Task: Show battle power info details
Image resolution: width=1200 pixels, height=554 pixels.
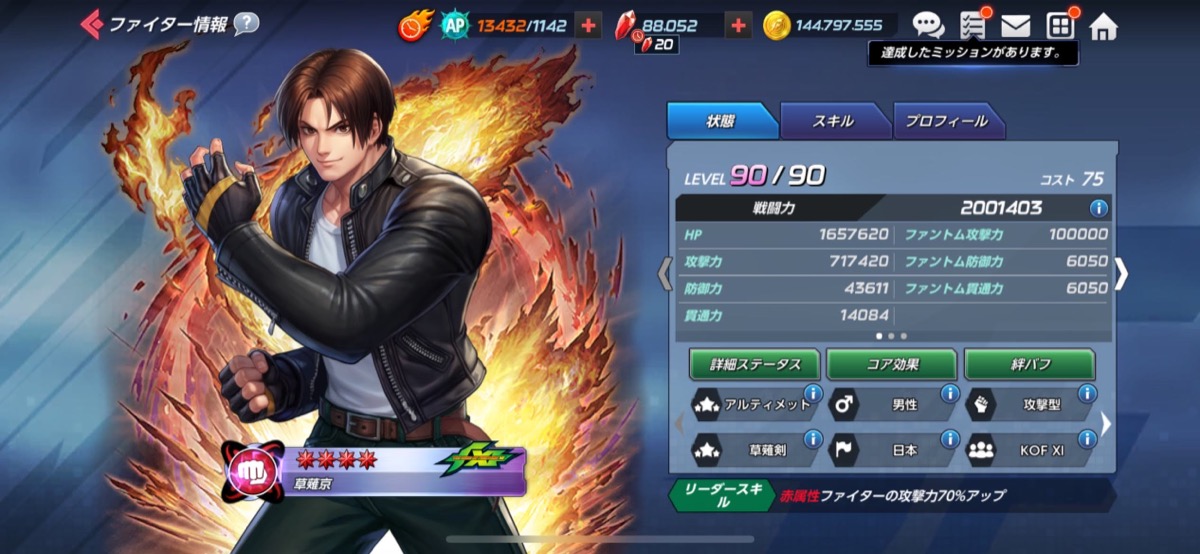Action: [x=1098, y=208]
